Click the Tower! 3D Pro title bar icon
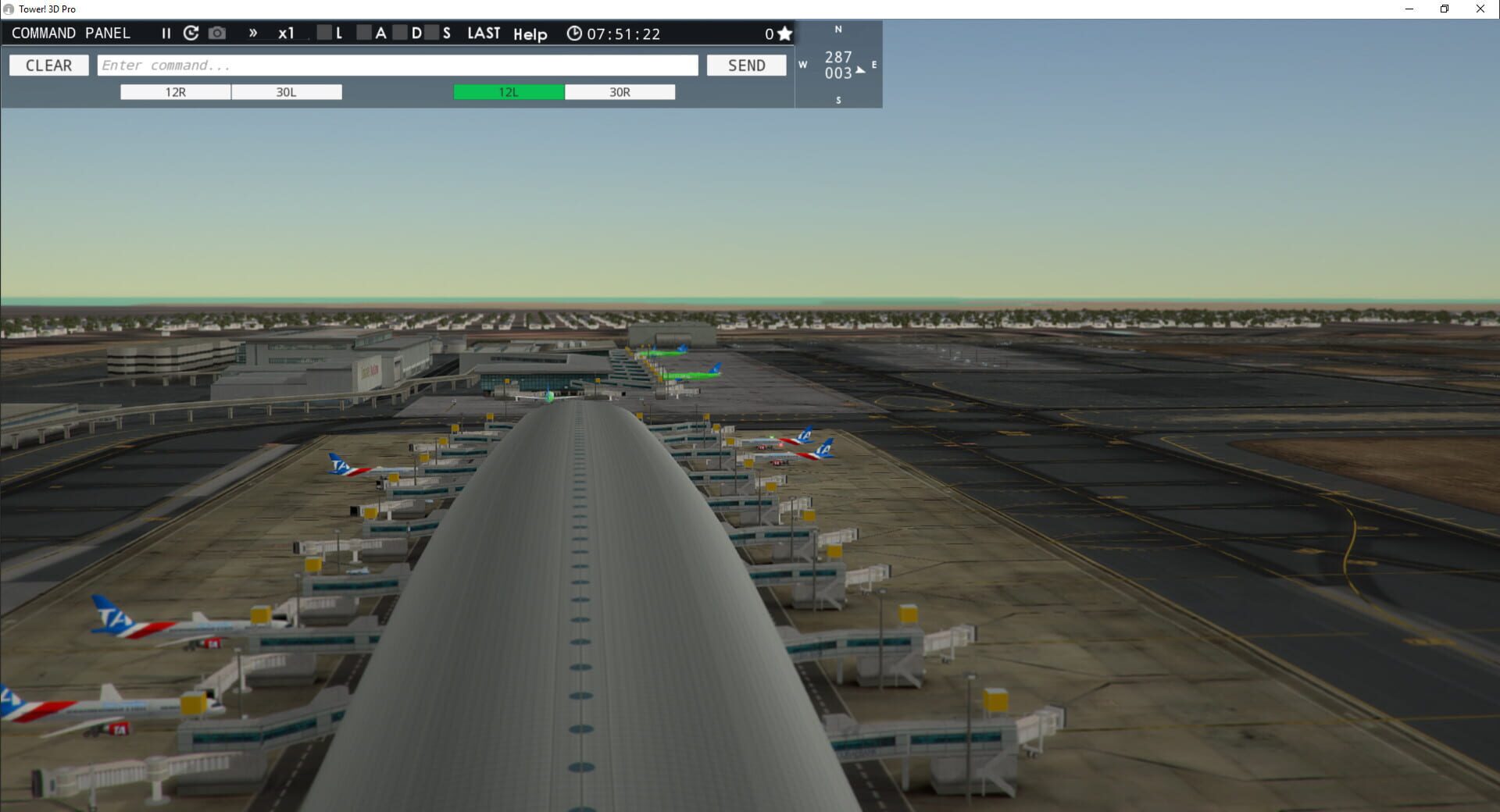 click(x=8, y=9)
